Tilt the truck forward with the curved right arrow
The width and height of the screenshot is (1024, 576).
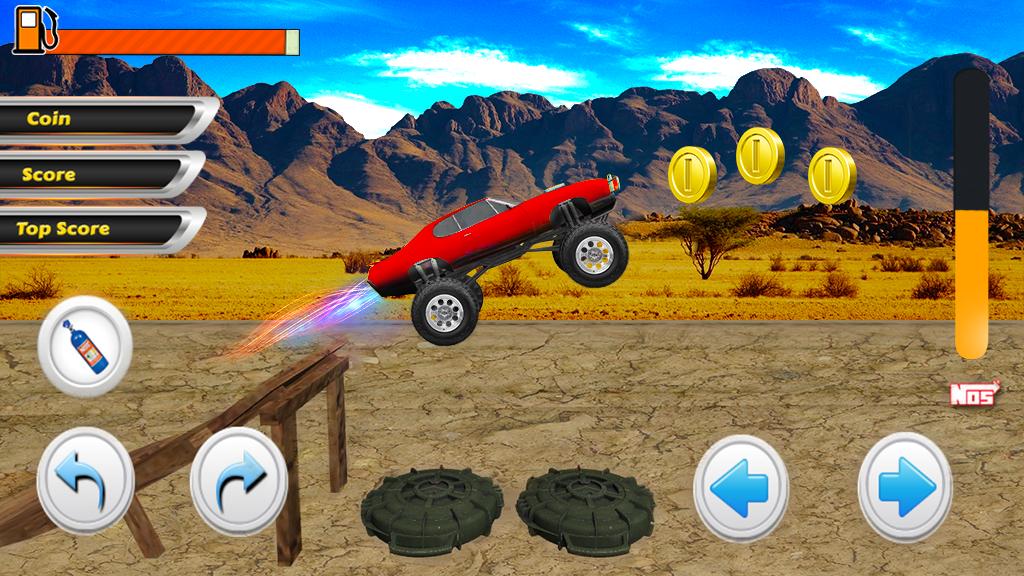point(239,479)
